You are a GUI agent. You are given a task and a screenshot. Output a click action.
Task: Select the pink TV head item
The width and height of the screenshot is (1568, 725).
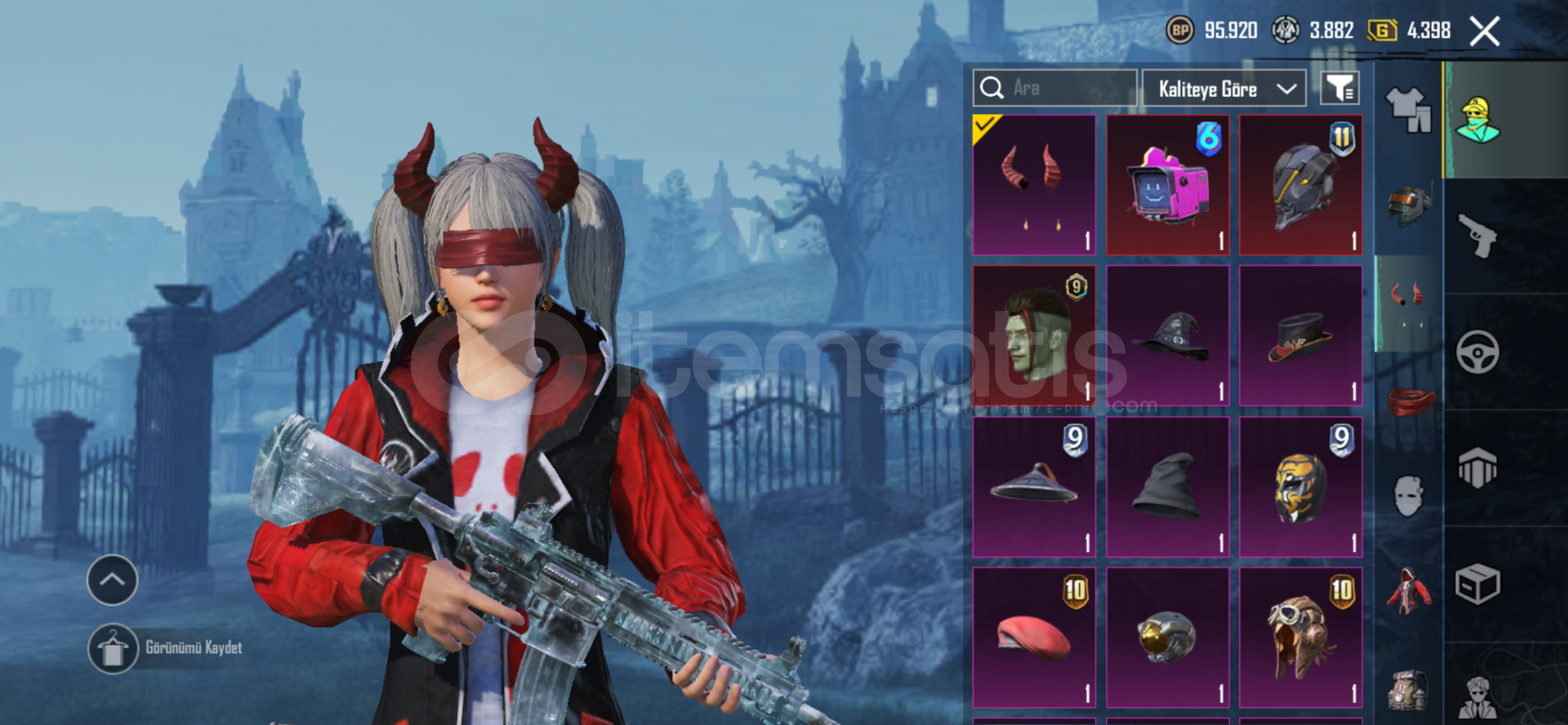coord(1167,185)
